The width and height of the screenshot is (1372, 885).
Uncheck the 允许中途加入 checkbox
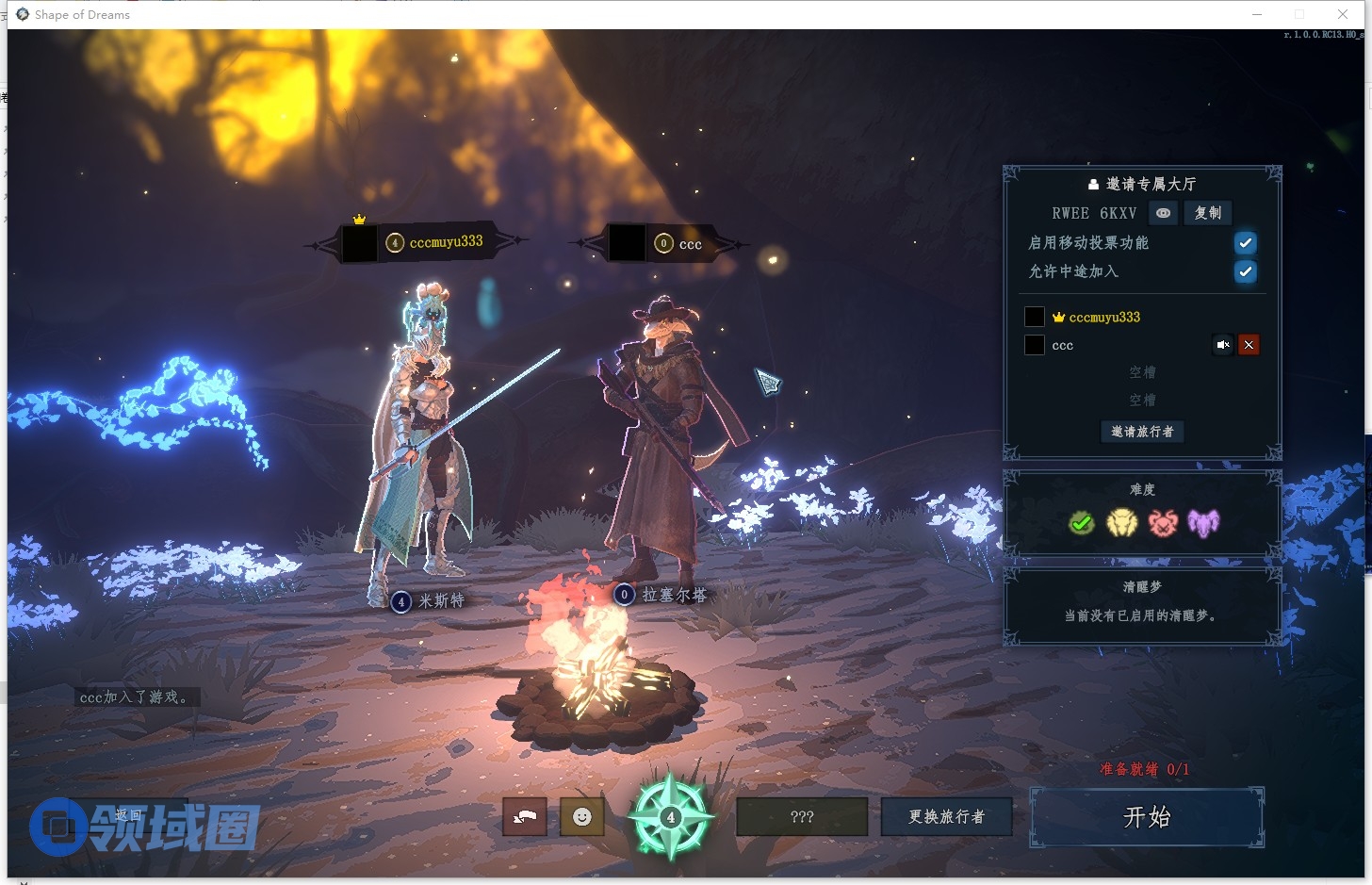pos(1245,271)
